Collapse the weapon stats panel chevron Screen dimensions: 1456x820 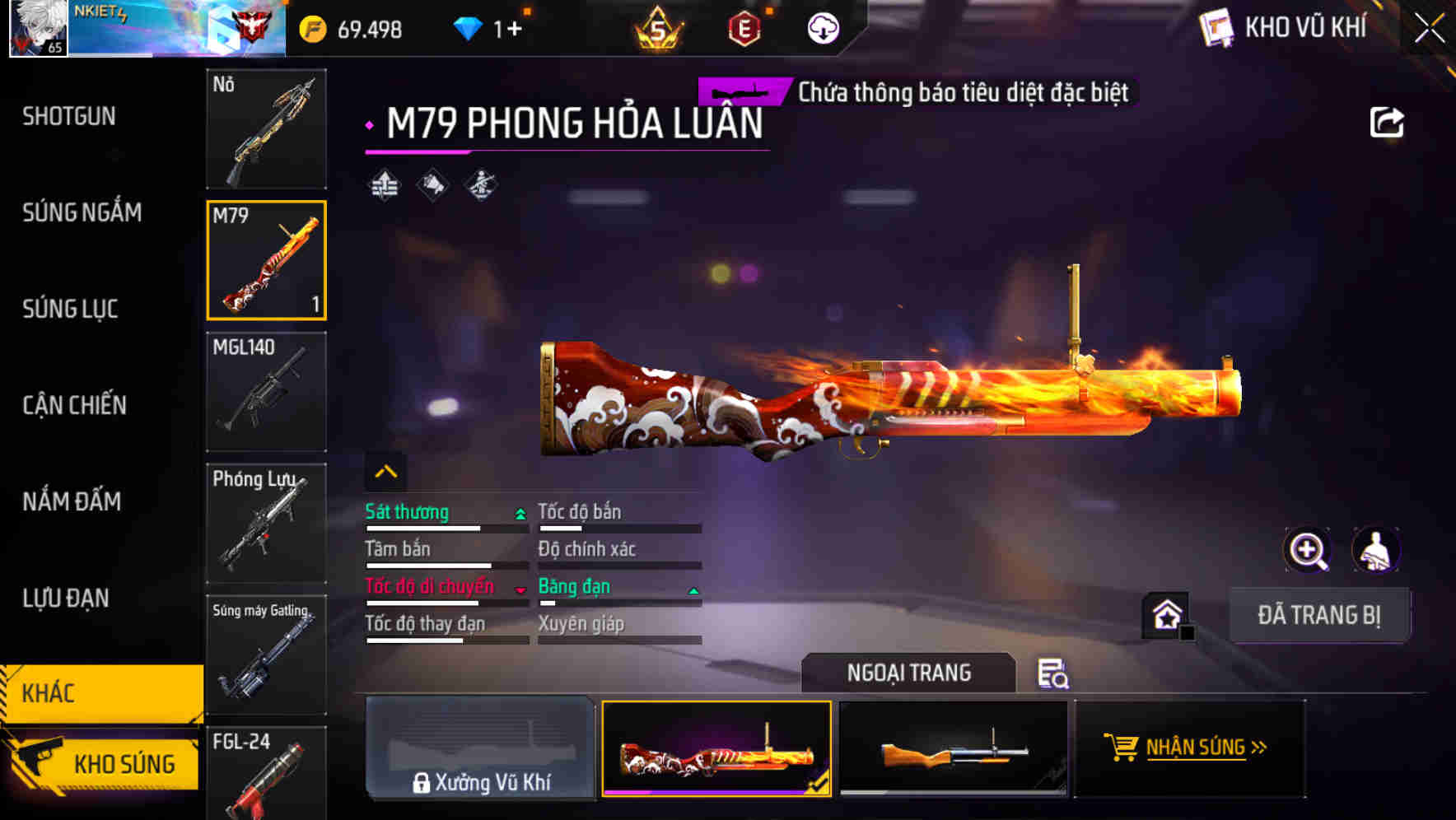pyautogui.click(x=386, y=471)
